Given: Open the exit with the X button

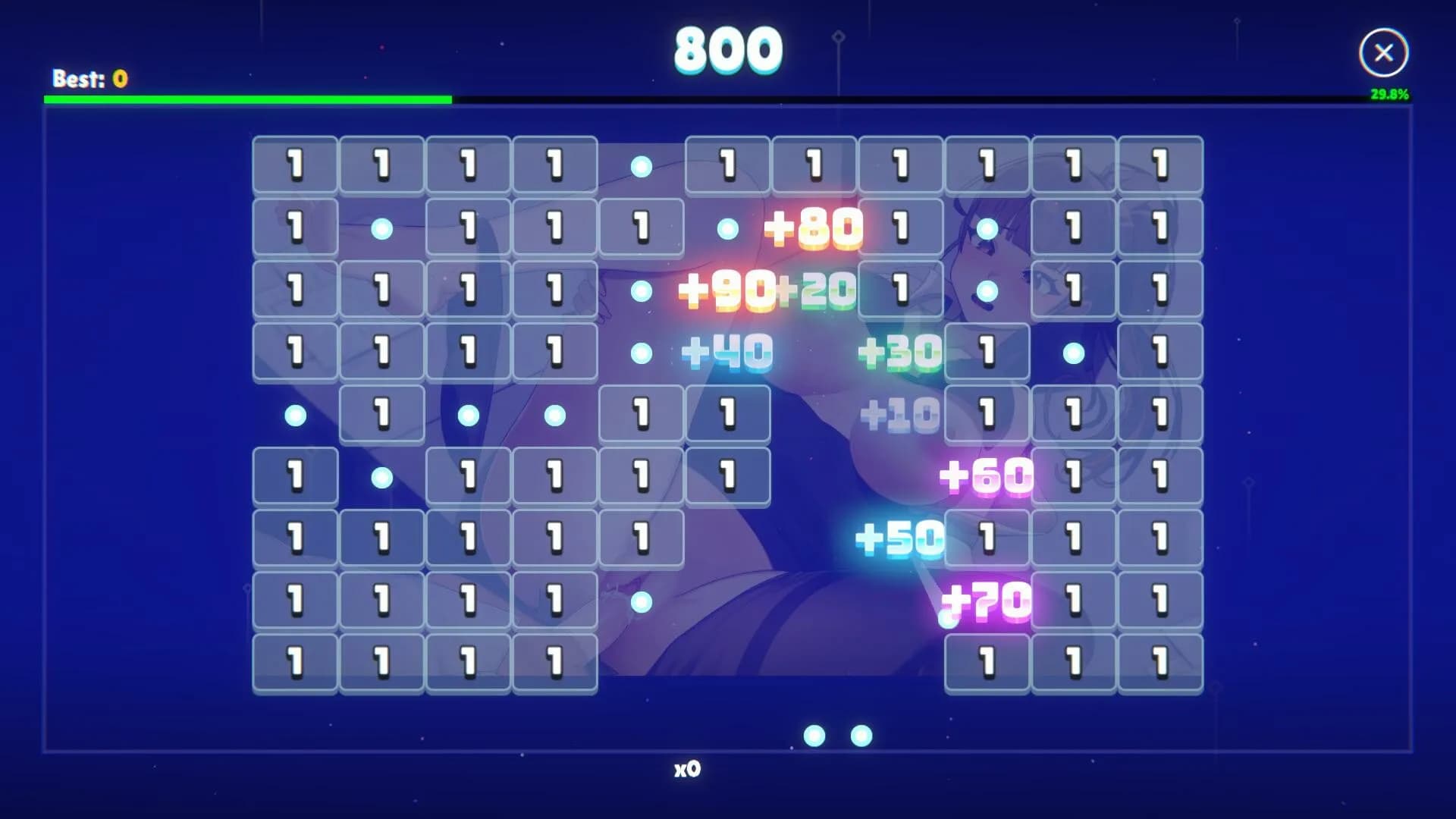Looking at the screenshot, I should click(1383, 52).
